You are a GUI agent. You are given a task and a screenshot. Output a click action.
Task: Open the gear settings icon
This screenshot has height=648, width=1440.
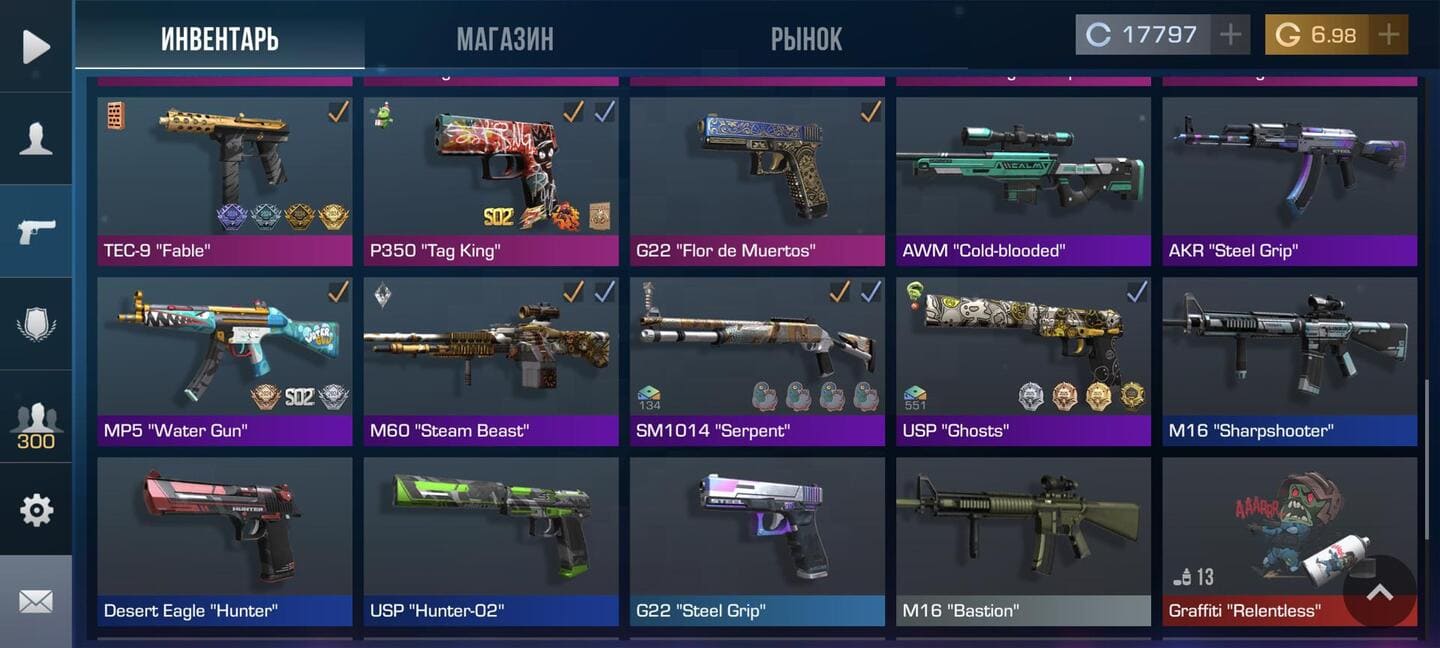tap(36, 510)
